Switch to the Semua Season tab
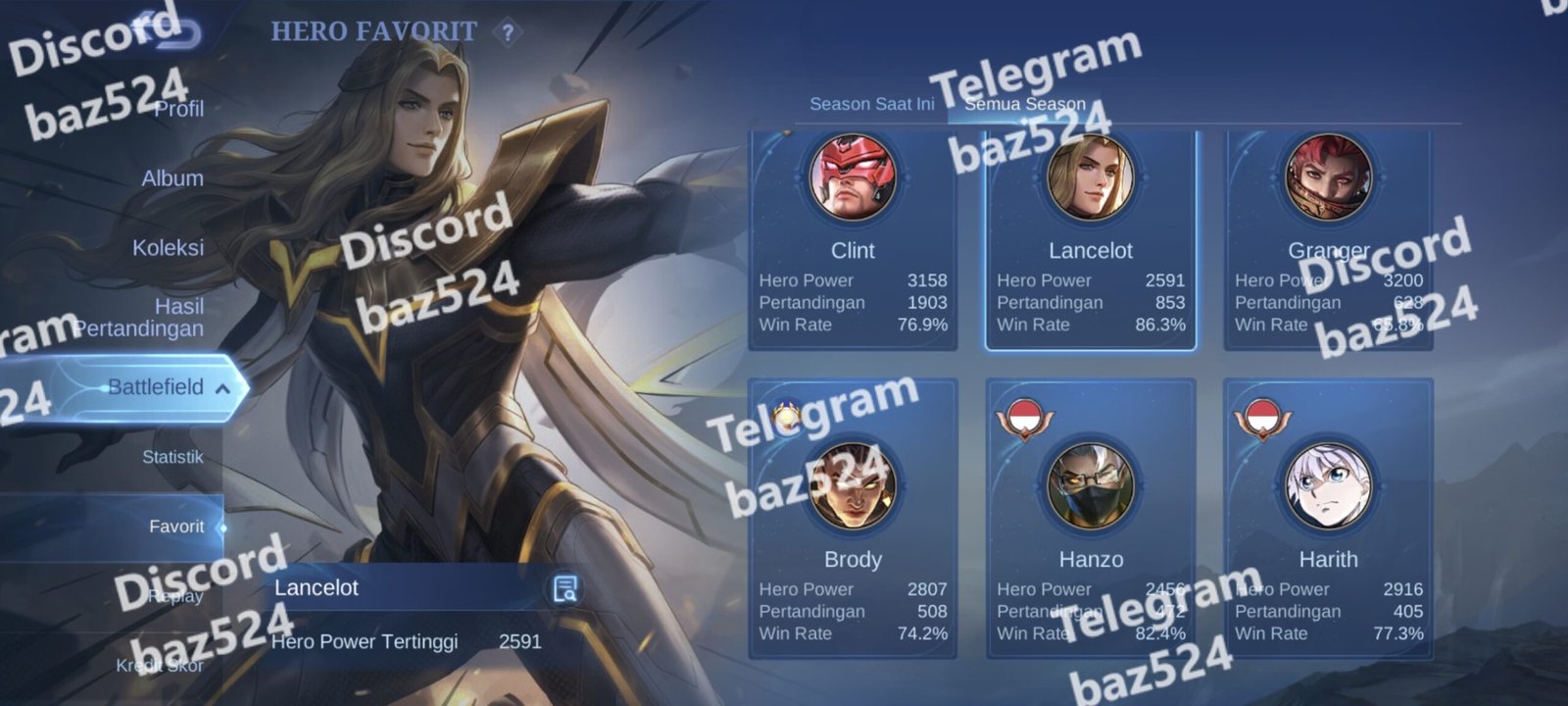 pyautogui.click(x=1025, y=104)
